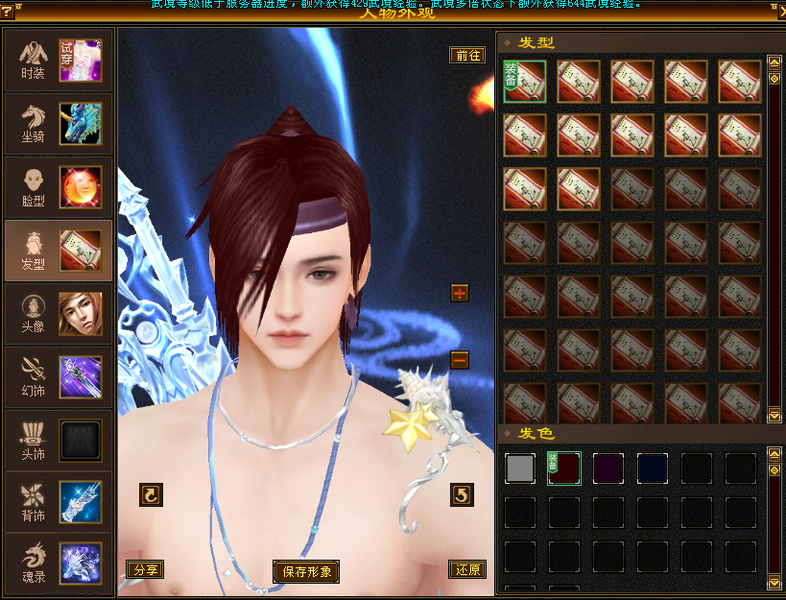The height and width of the screenshot is (600, 786).
Task: Select the 脸型 face shape tab
Action: pos(57,186)
